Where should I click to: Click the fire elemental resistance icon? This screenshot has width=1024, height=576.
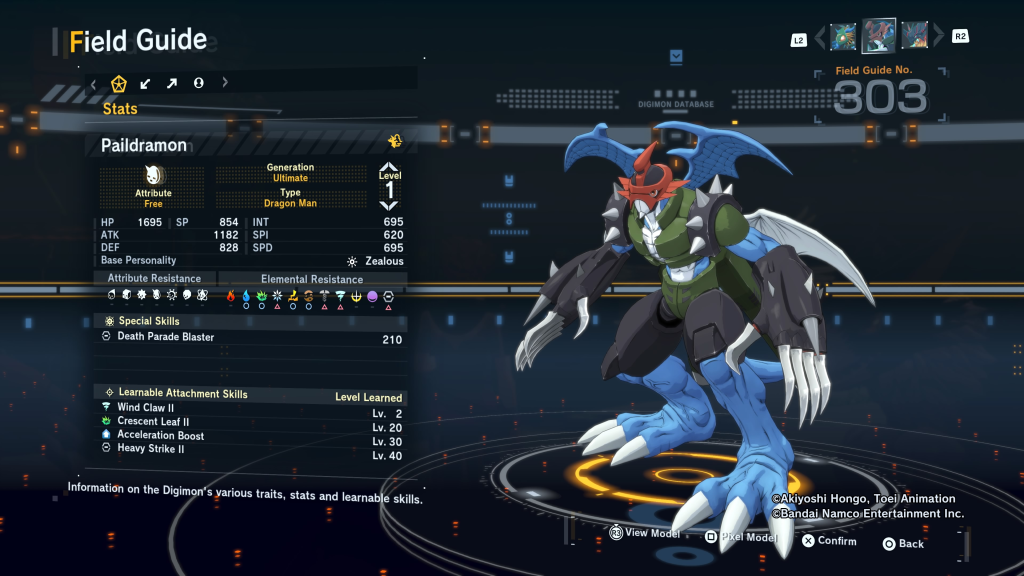click(x=230, y=296)
